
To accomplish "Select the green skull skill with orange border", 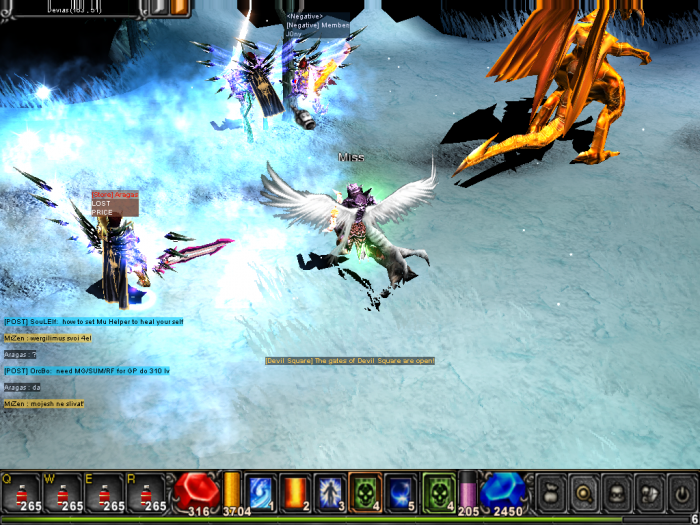I will pyautogui.click(x=366, y=492).
